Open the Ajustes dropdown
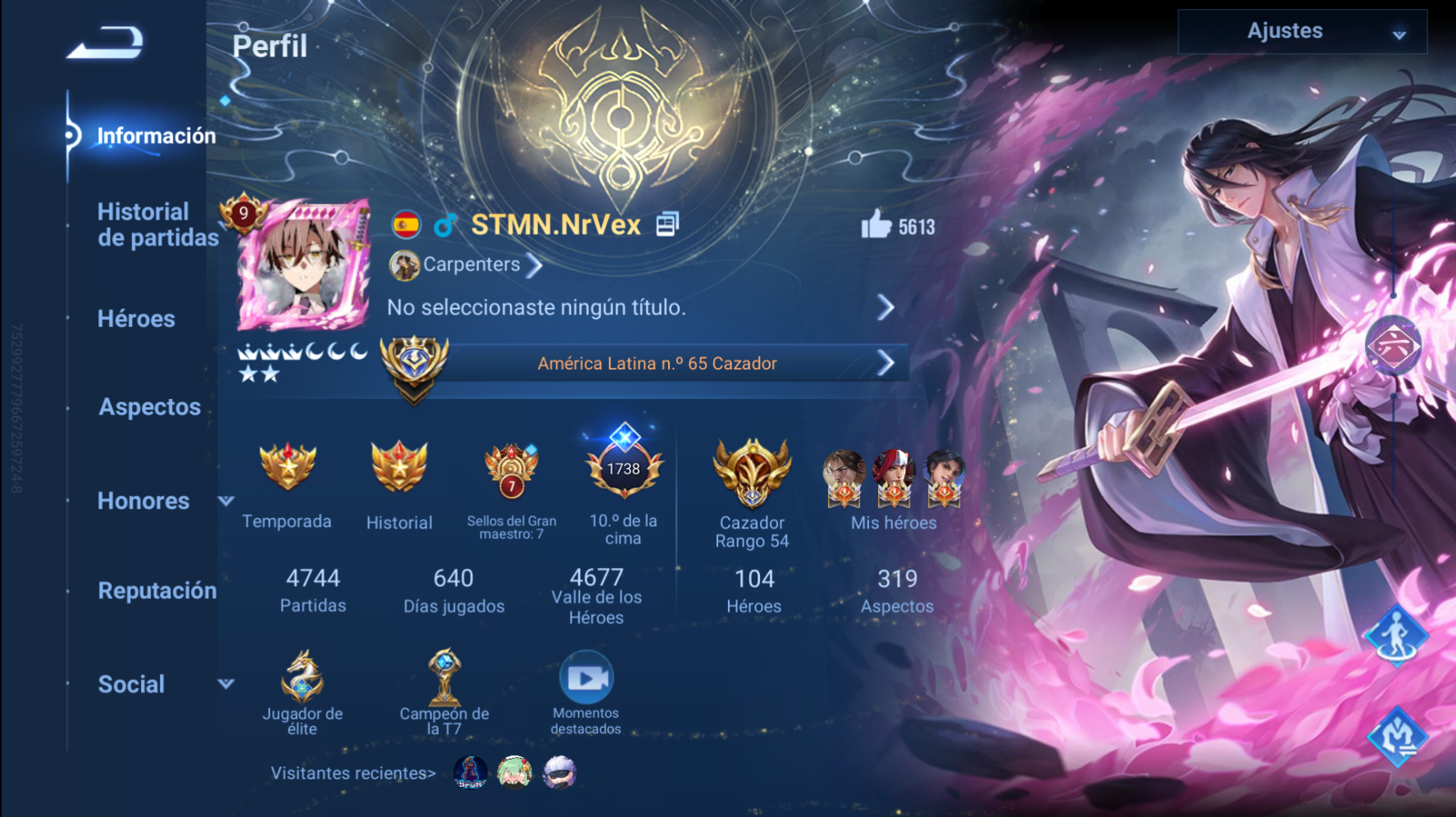1456x817 pixels. click(1302, 32)
